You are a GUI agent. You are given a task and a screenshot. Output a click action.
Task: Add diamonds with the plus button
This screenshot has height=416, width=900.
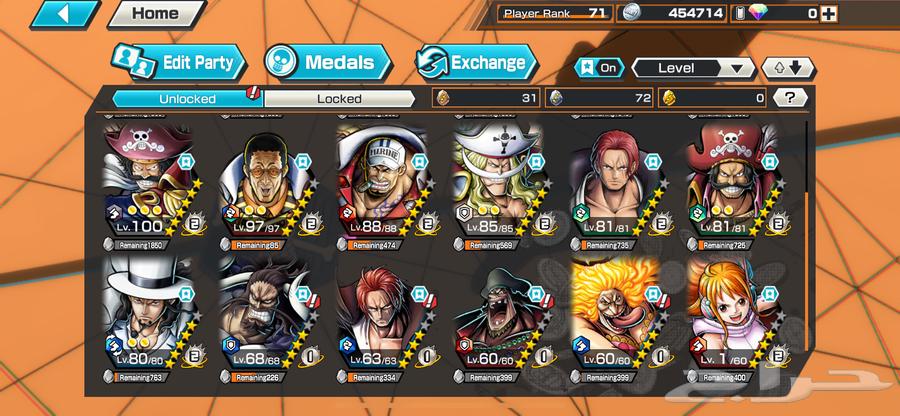point(884,13)
